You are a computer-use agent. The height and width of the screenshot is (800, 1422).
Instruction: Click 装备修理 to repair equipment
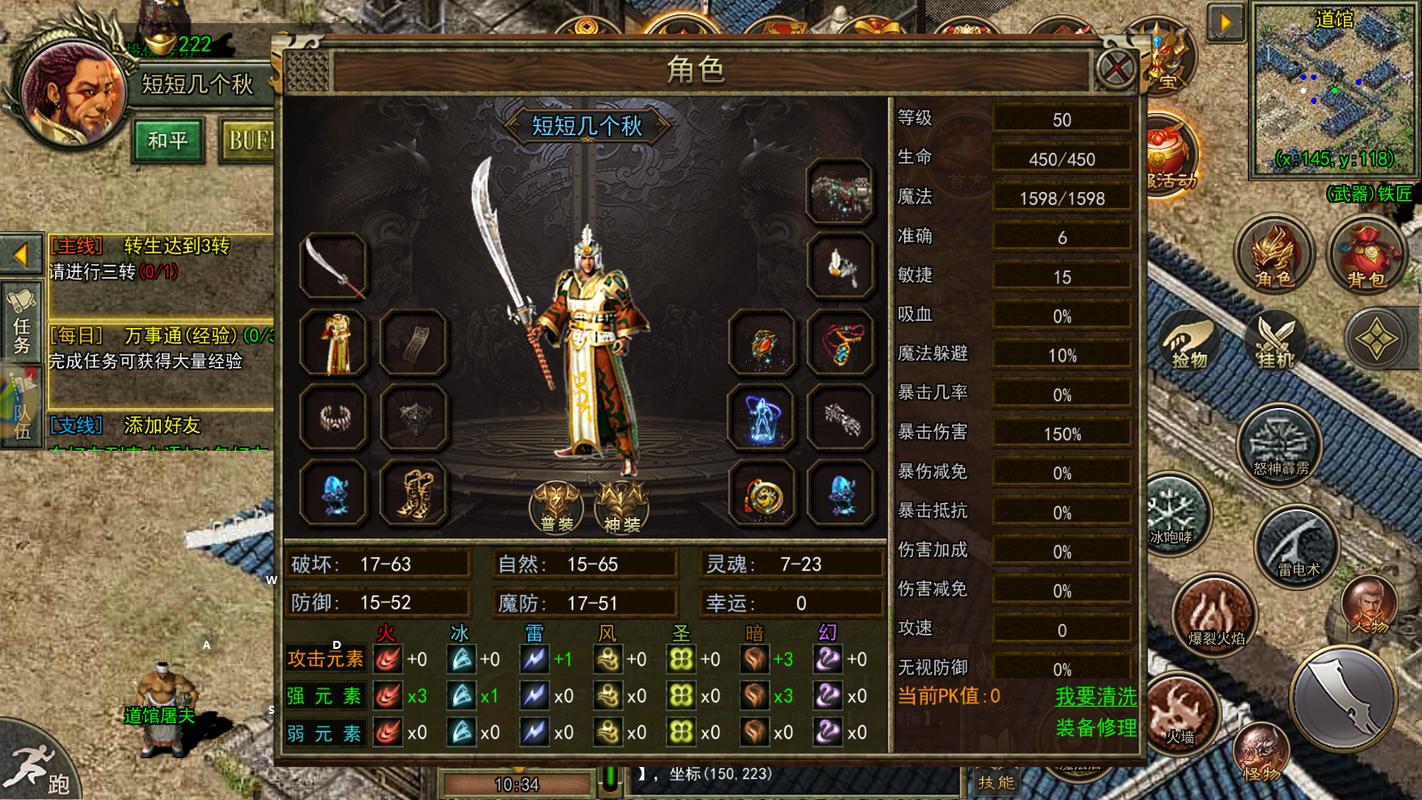(1096, 728)
